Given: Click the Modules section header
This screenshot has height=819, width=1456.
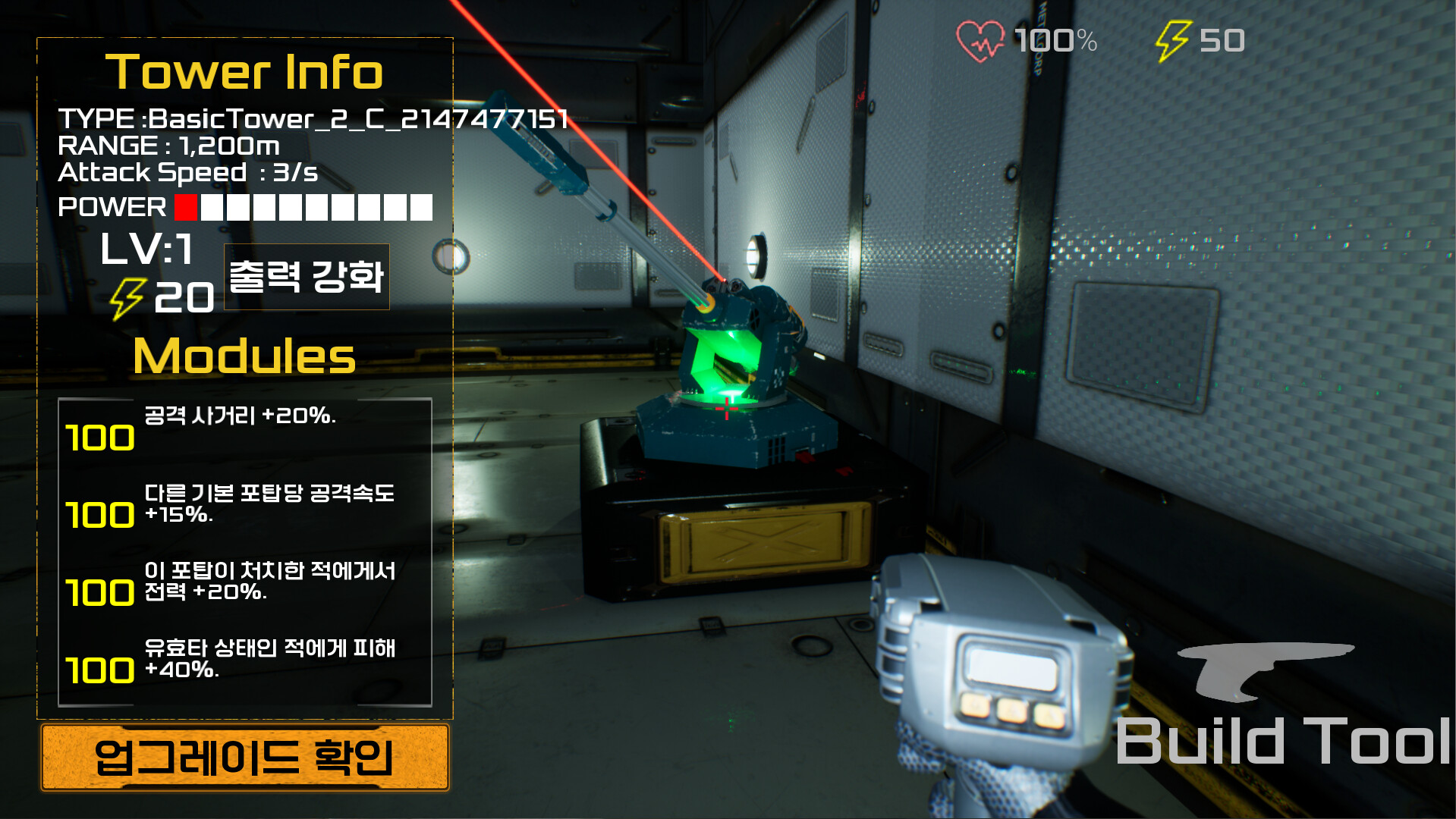Looking at the screenshot, I should (244, 356).
